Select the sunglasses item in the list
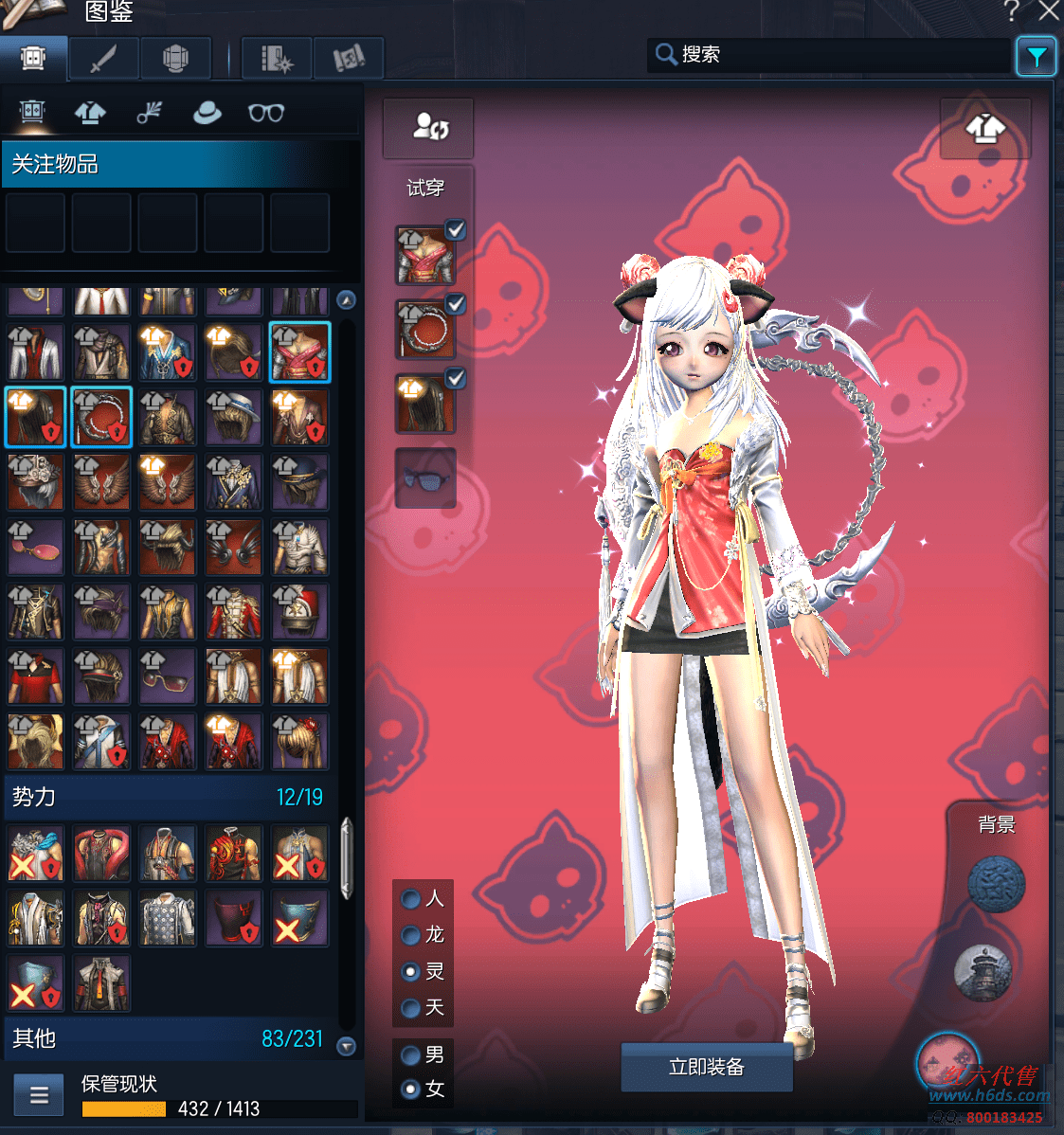This screenshot has height=1135, width=1064. [x=168, y=676]
